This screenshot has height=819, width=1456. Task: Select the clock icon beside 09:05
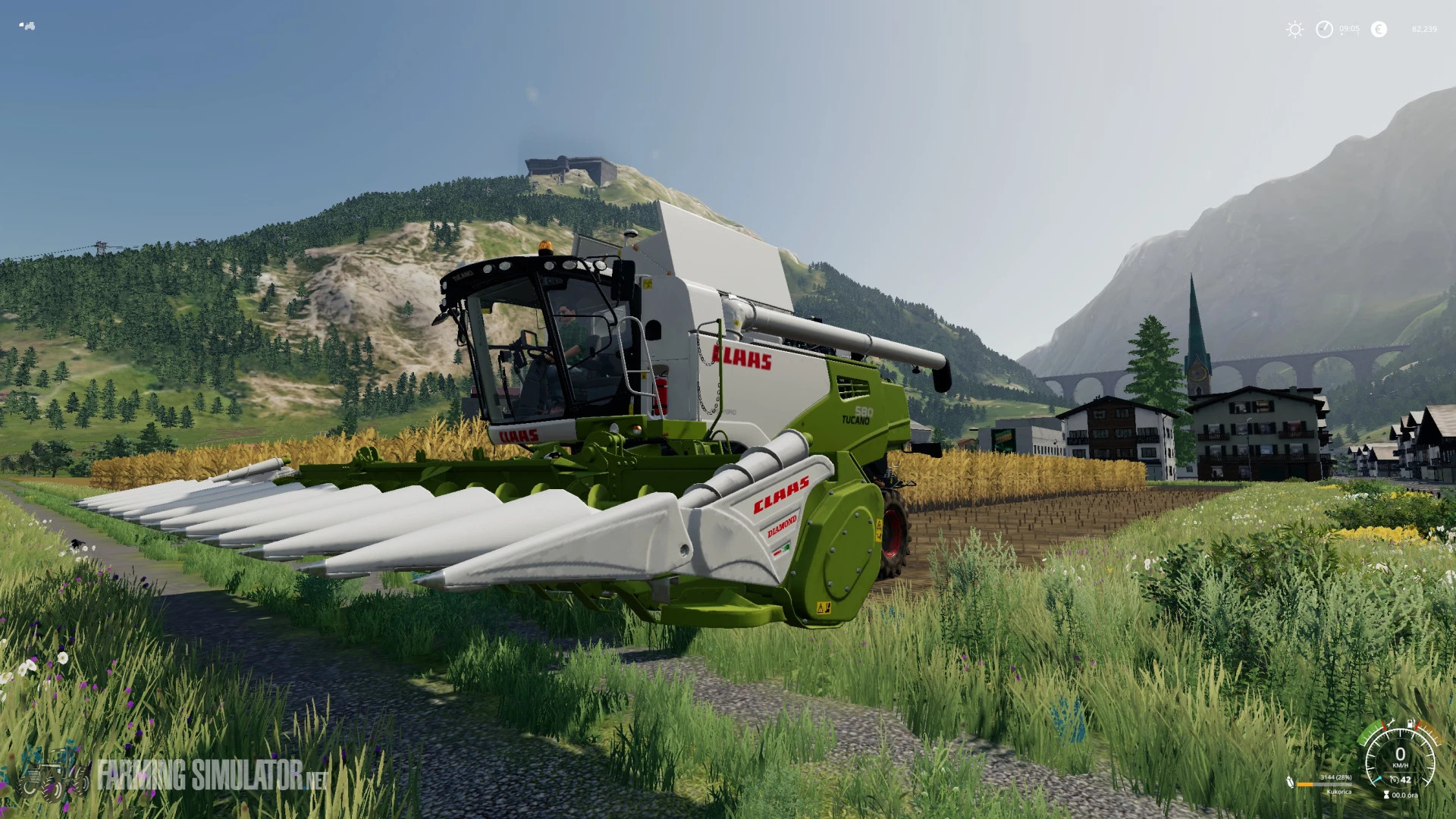[1325, 29]
